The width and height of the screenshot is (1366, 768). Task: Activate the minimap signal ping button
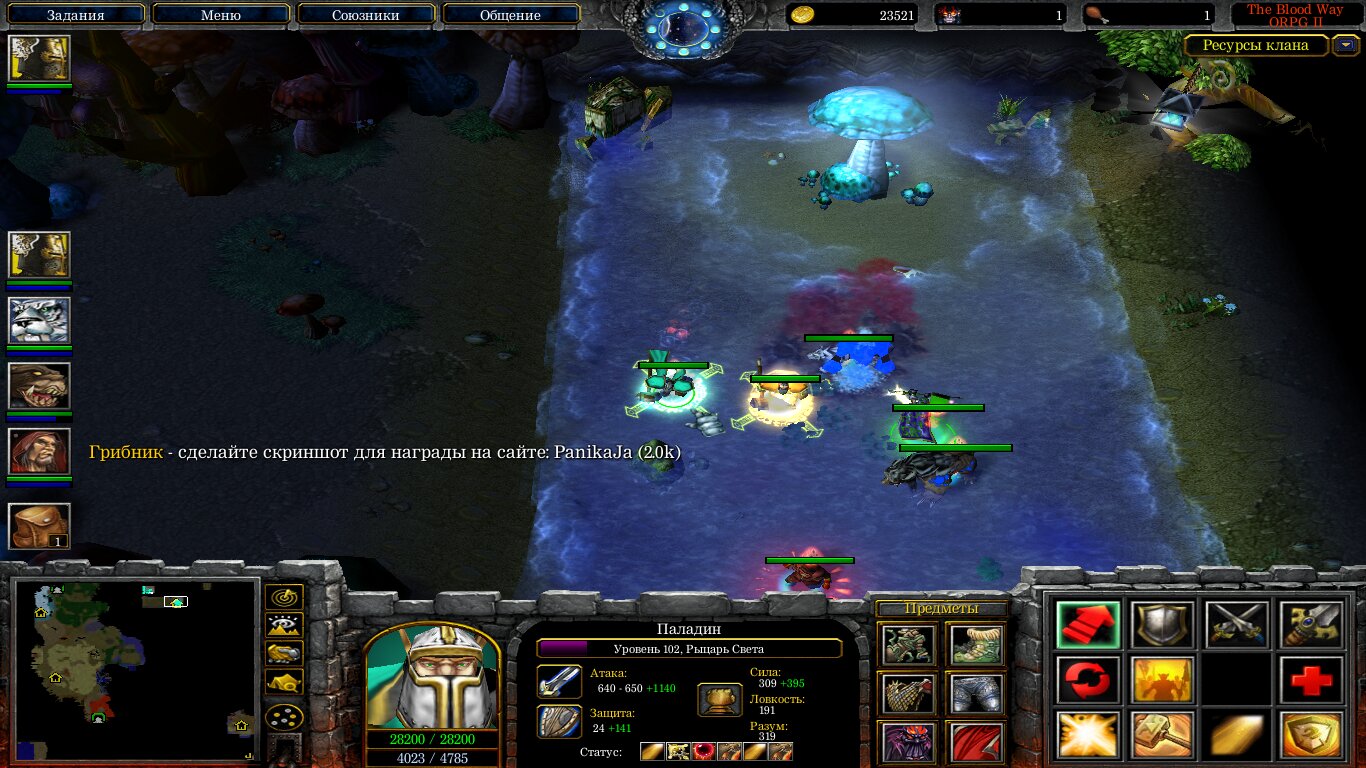click(x=285, y=598)
